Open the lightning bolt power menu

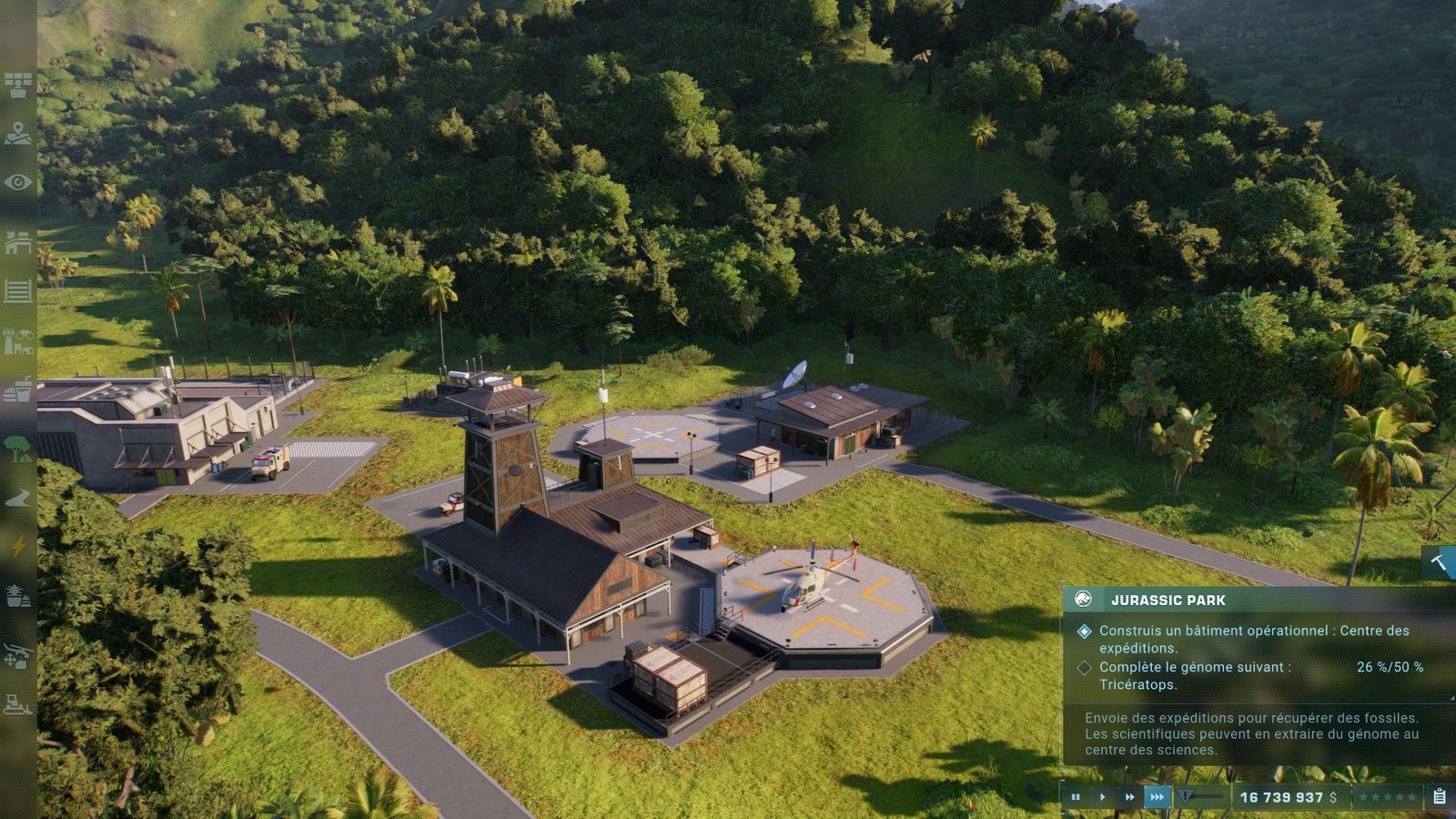point(17,546)
